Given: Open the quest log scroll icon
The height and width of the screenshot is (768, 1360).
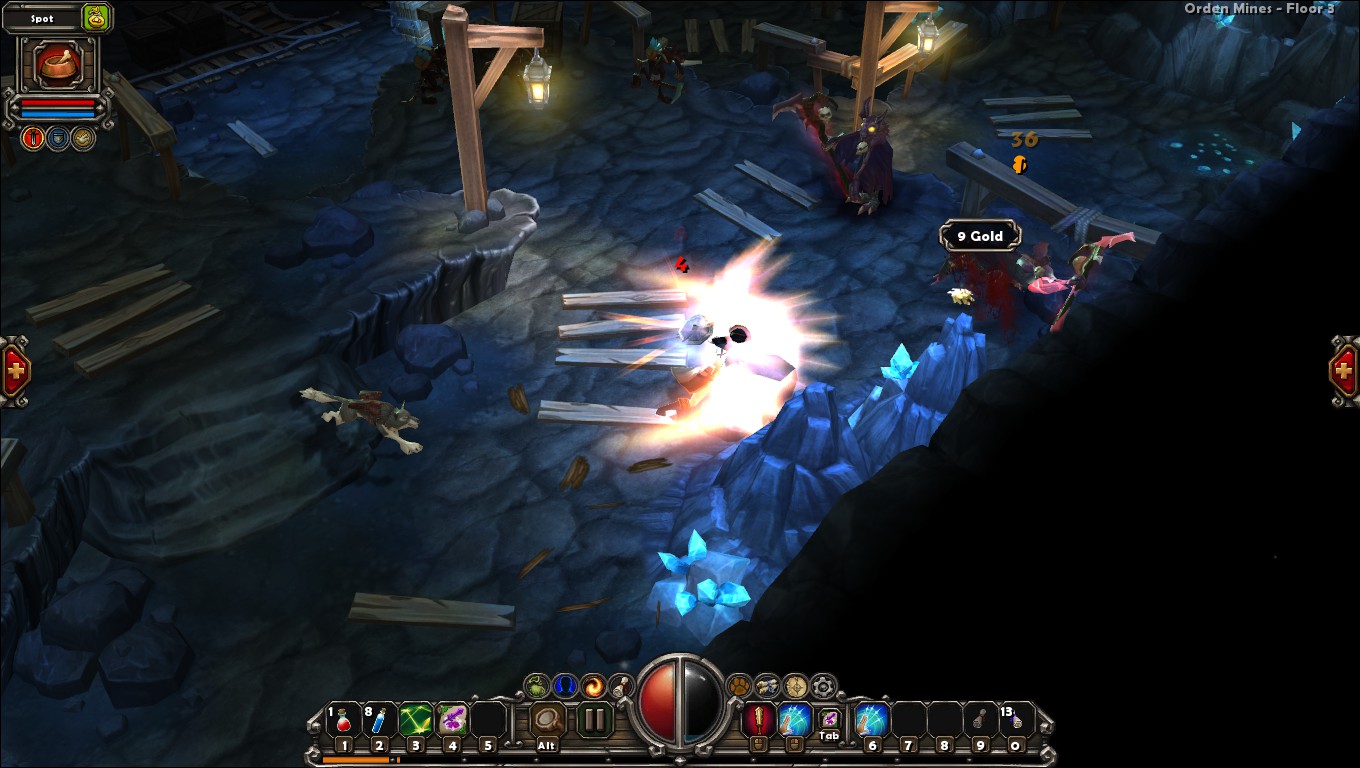Looking at the screenshot, I should pyautogui.click(x=619, y=687).
